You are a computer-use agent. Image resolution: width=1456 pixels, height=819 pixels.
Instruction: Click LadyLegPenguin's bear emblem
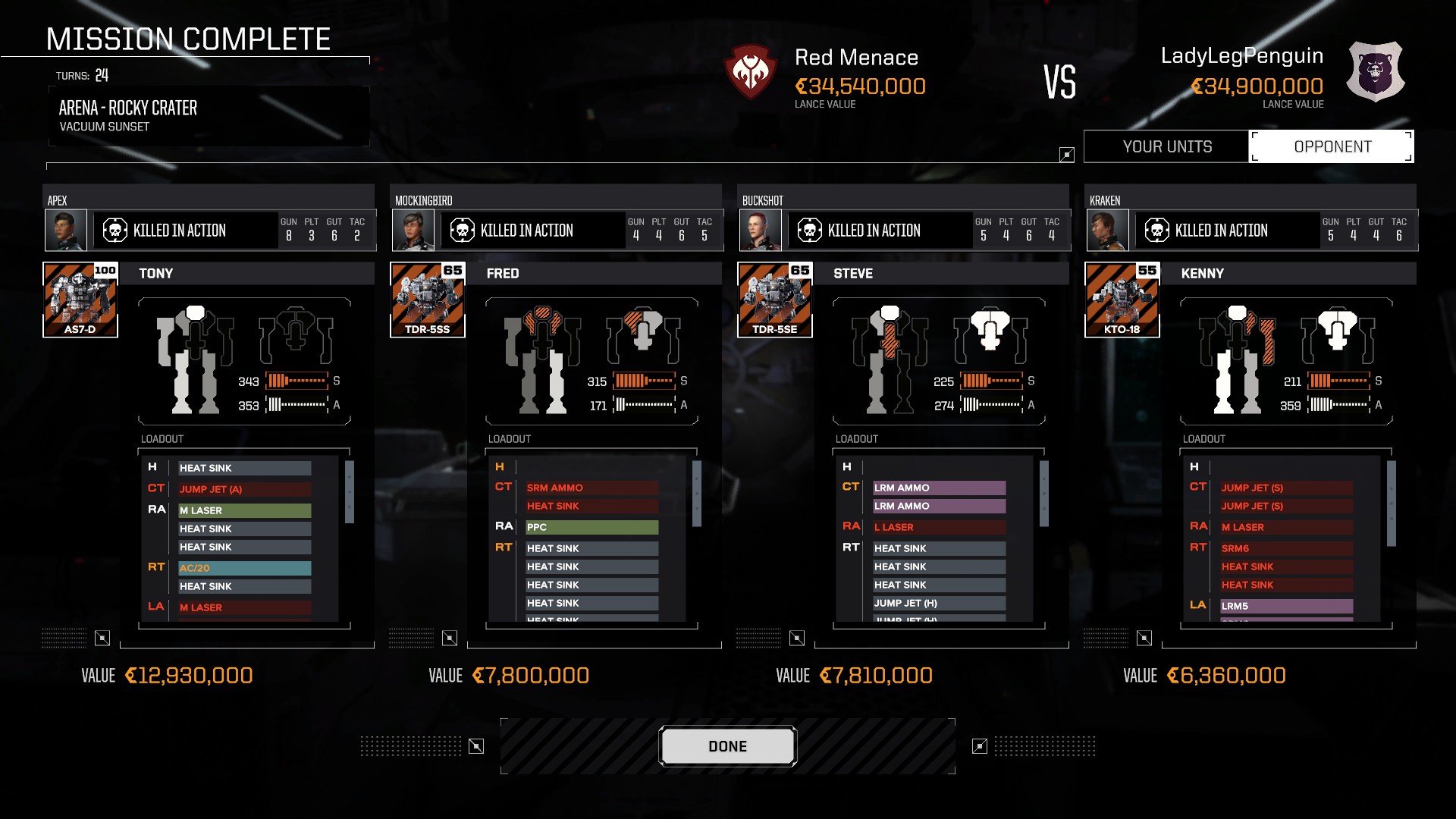pyautogui.click(x=1375, y=73)
